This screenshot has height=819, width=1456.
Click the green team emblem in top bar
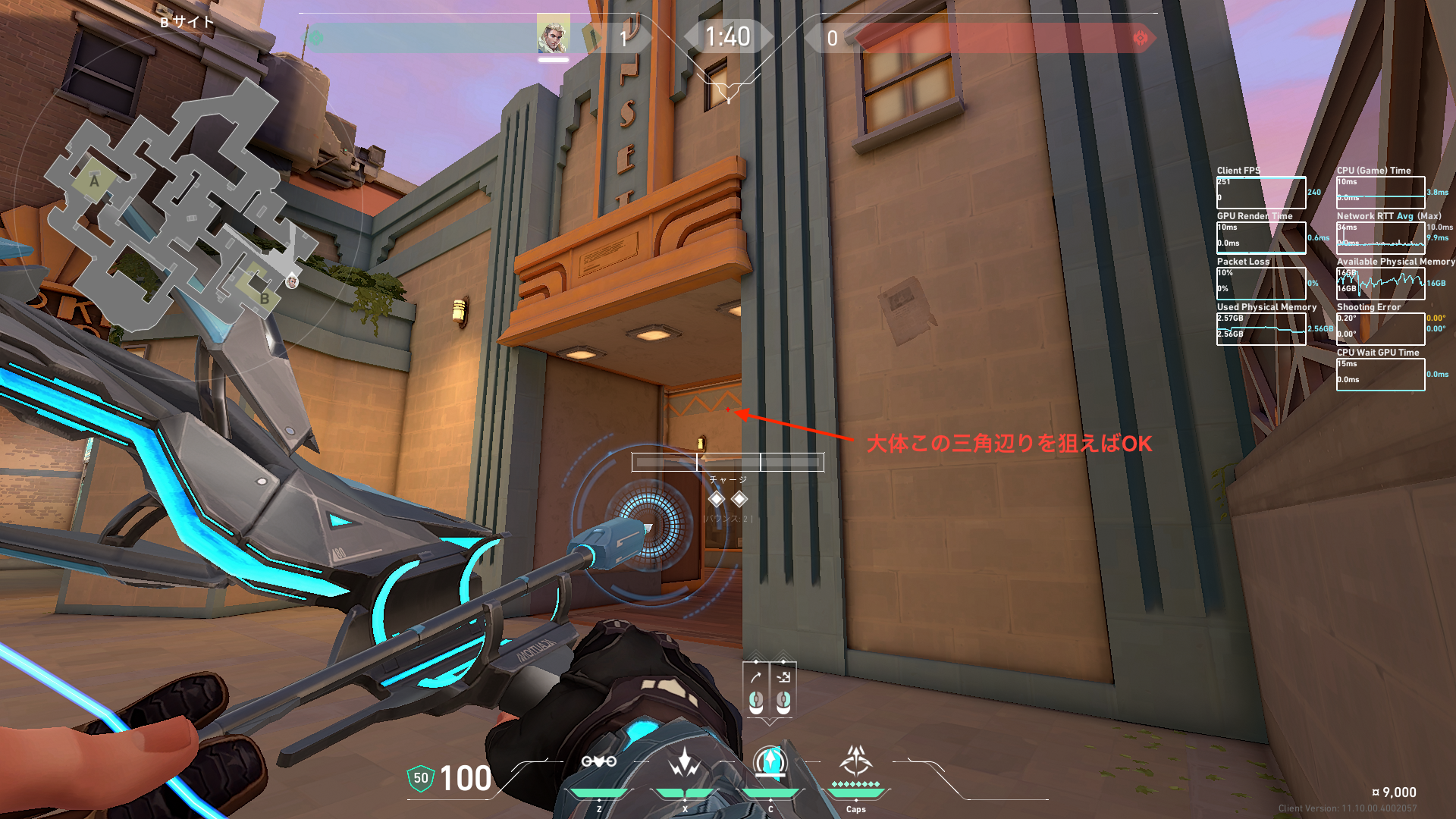pos(315,37)
